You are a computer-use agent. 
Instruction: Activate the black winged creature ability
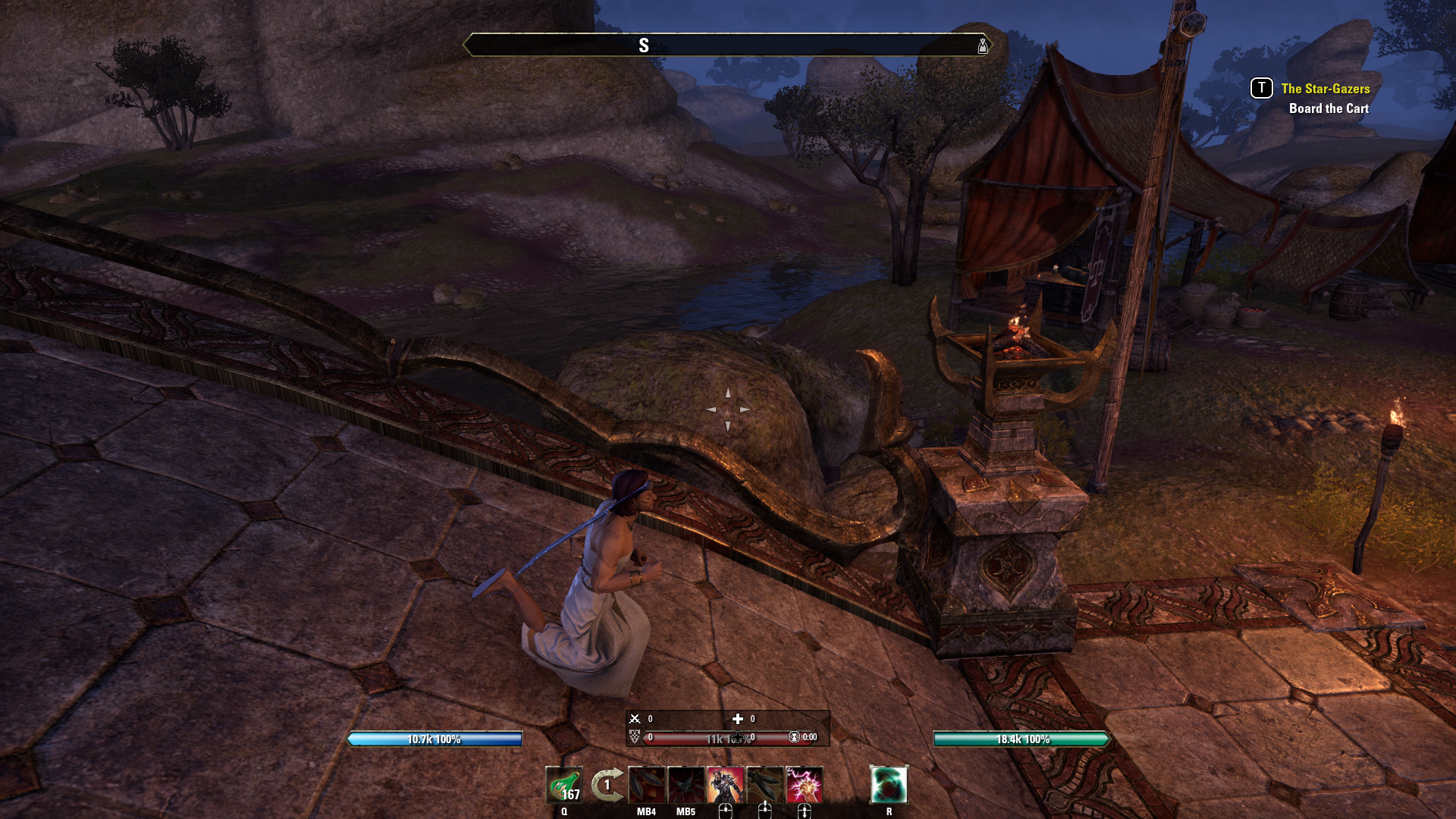coord(686,785)
